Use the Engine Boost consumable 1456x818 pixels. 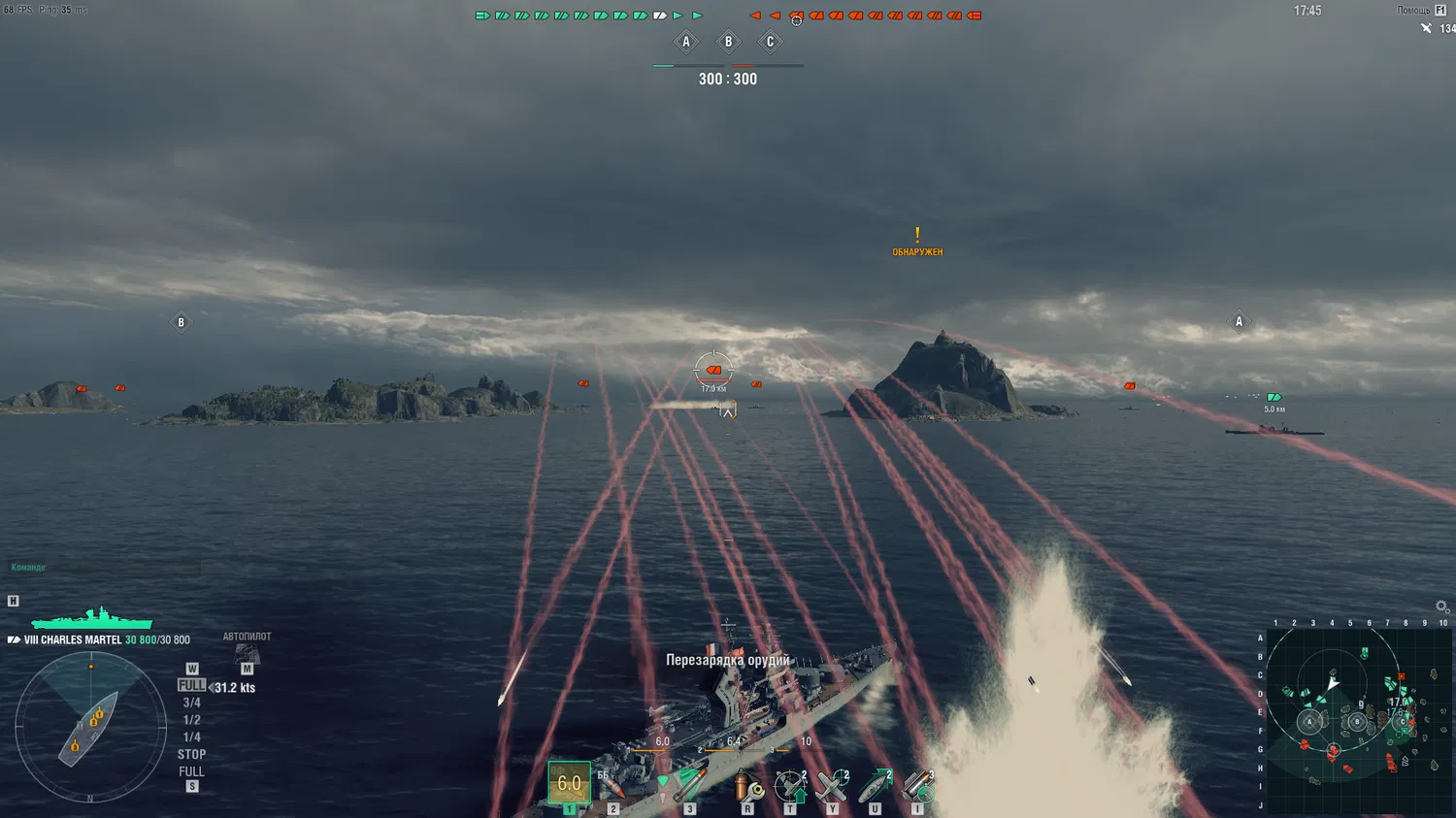pyautogui.click(x=875, y=786)
